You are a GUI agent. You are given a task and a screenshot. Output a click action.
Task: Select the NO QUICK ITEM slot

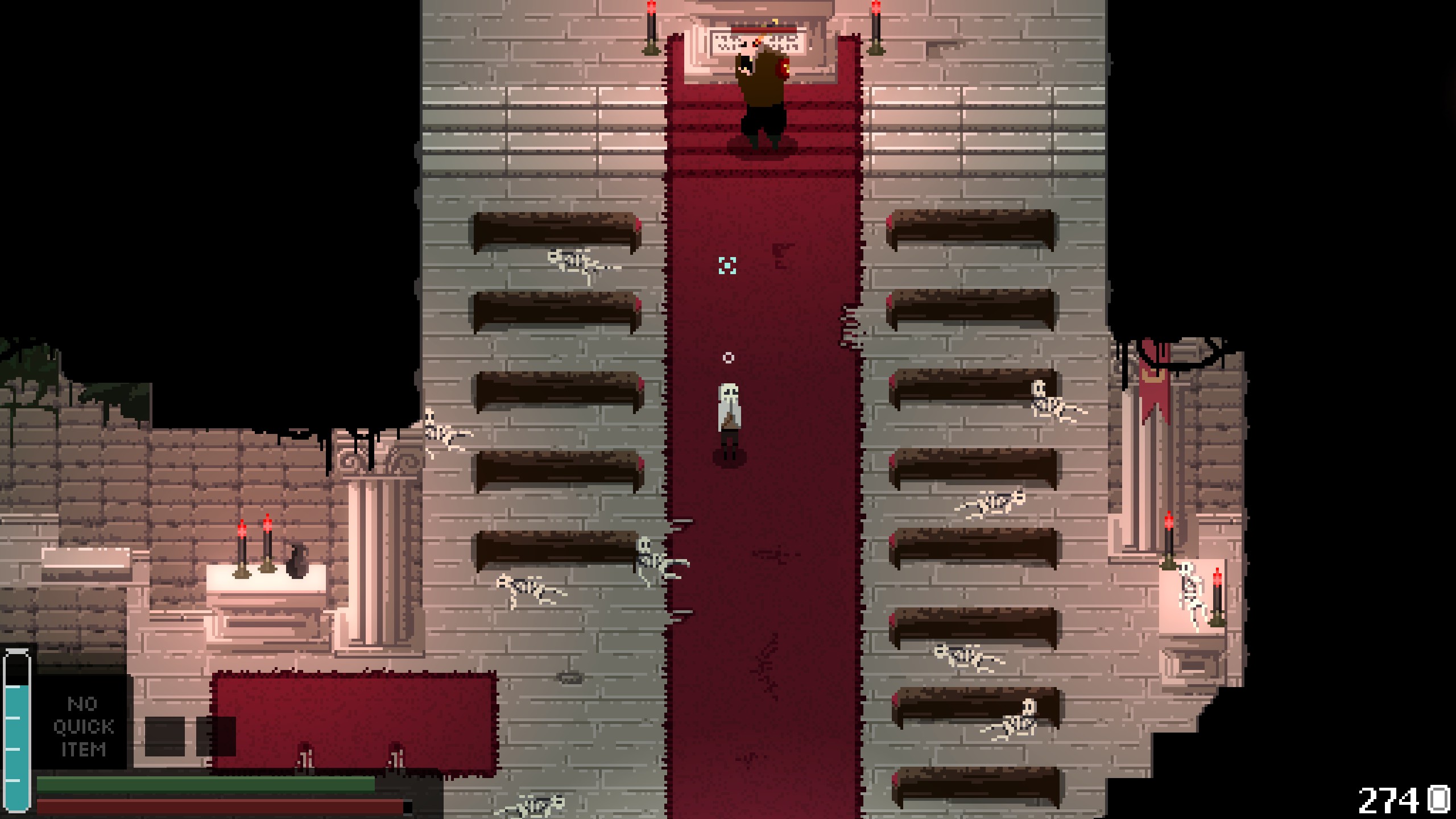pyautogui.click(x=83, y=726)
